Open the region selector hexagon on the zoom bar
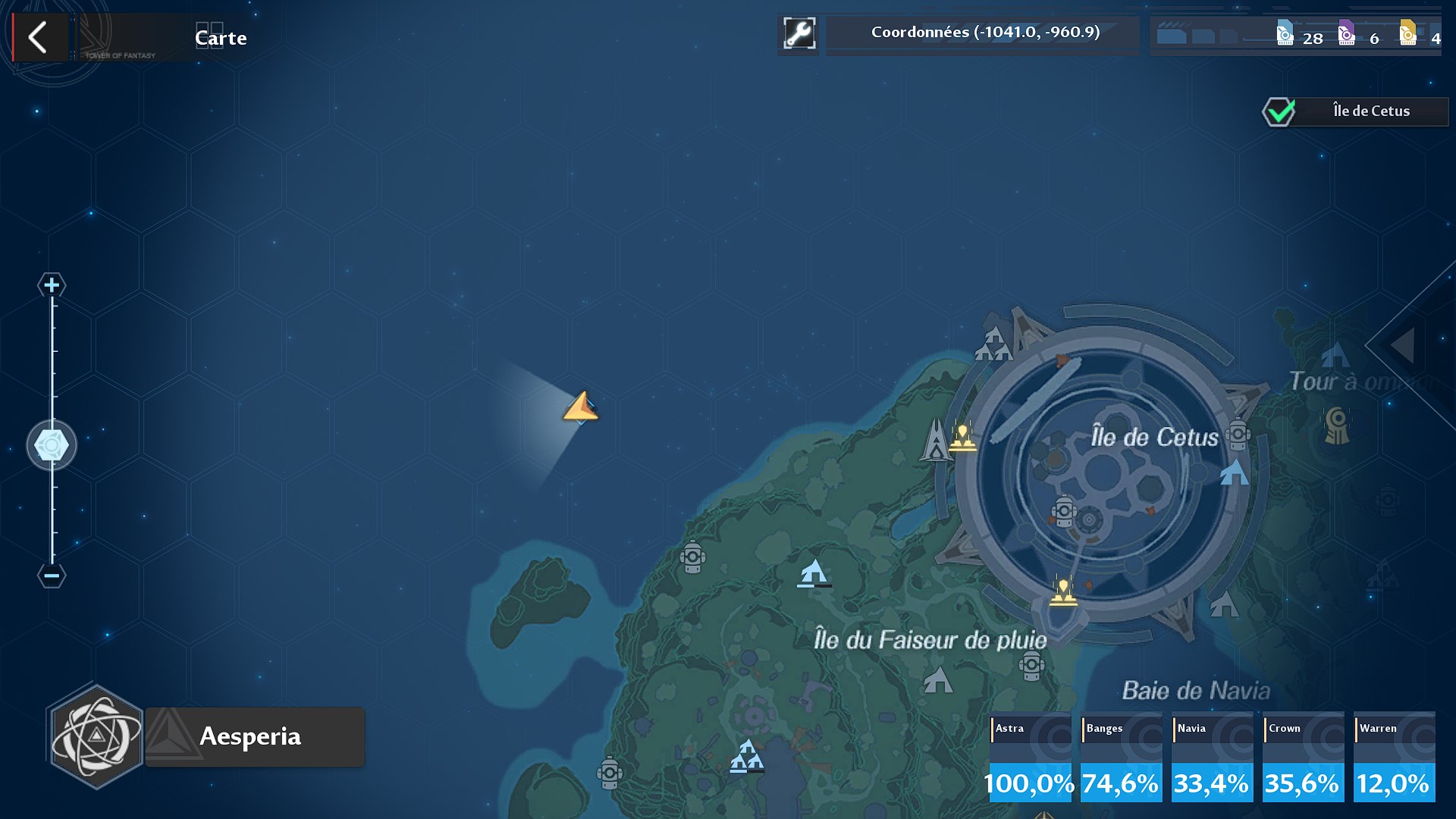This screenshot has height=819, width=1456. click(x=51, y=445)
